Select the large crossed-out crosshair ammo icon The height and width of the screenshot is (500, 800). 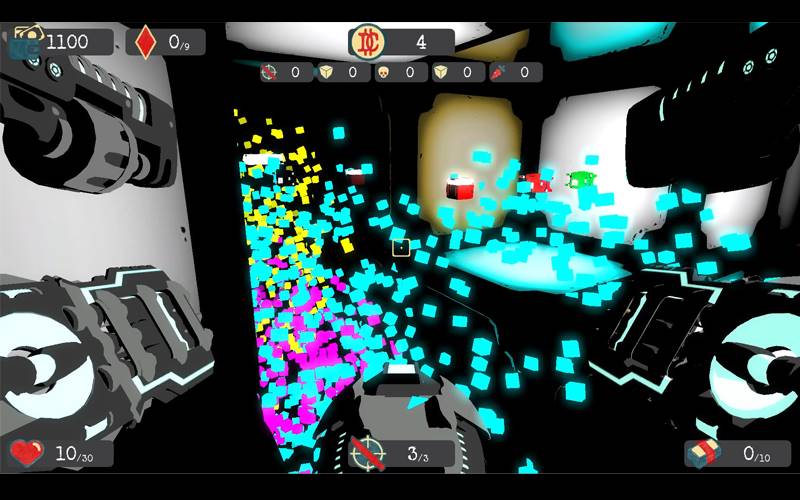pyautogui.click(x=367, y=454)
